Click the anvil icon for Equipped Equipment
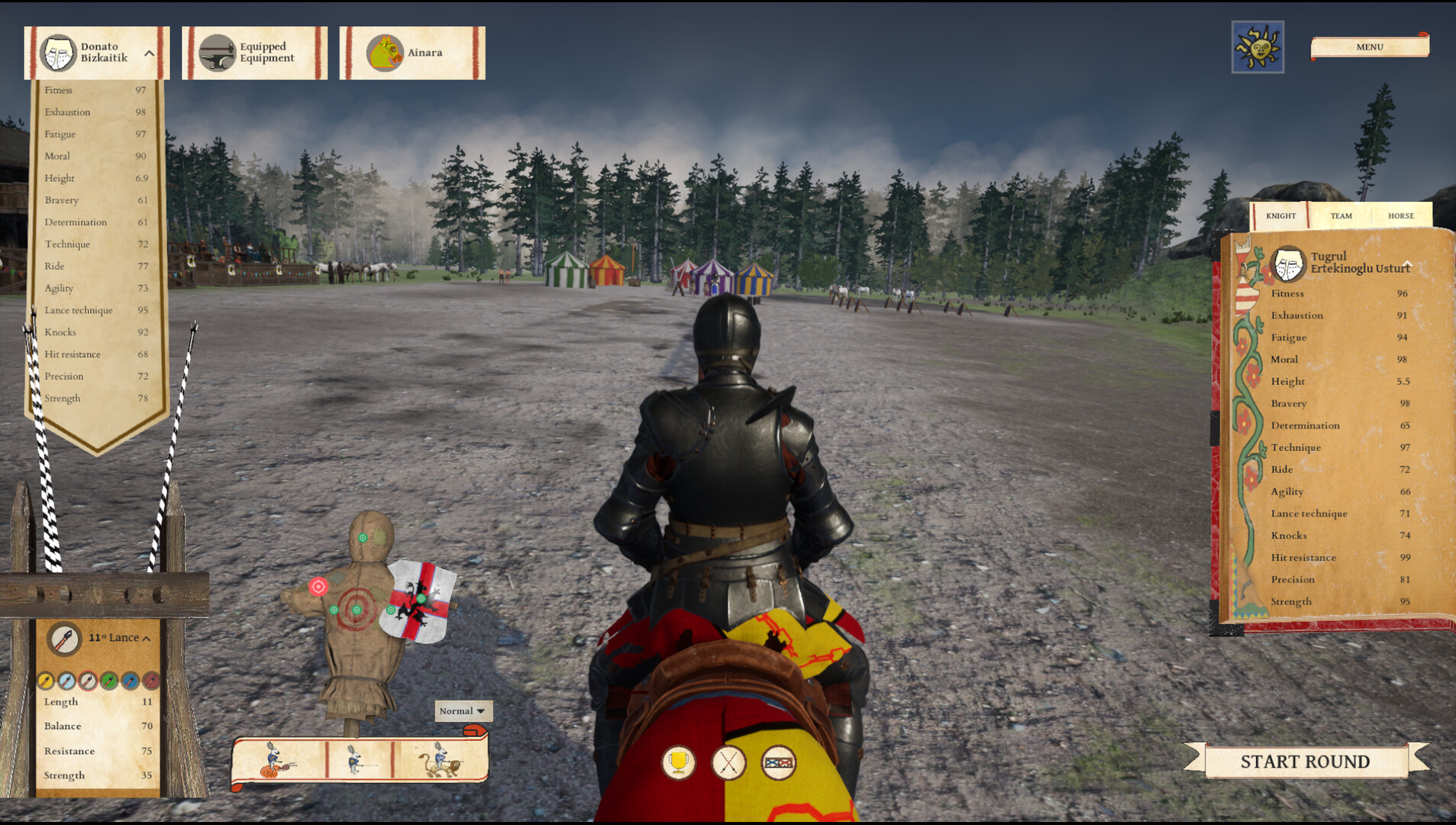Viewport: 1456px width, 825px height. (218, 52)
